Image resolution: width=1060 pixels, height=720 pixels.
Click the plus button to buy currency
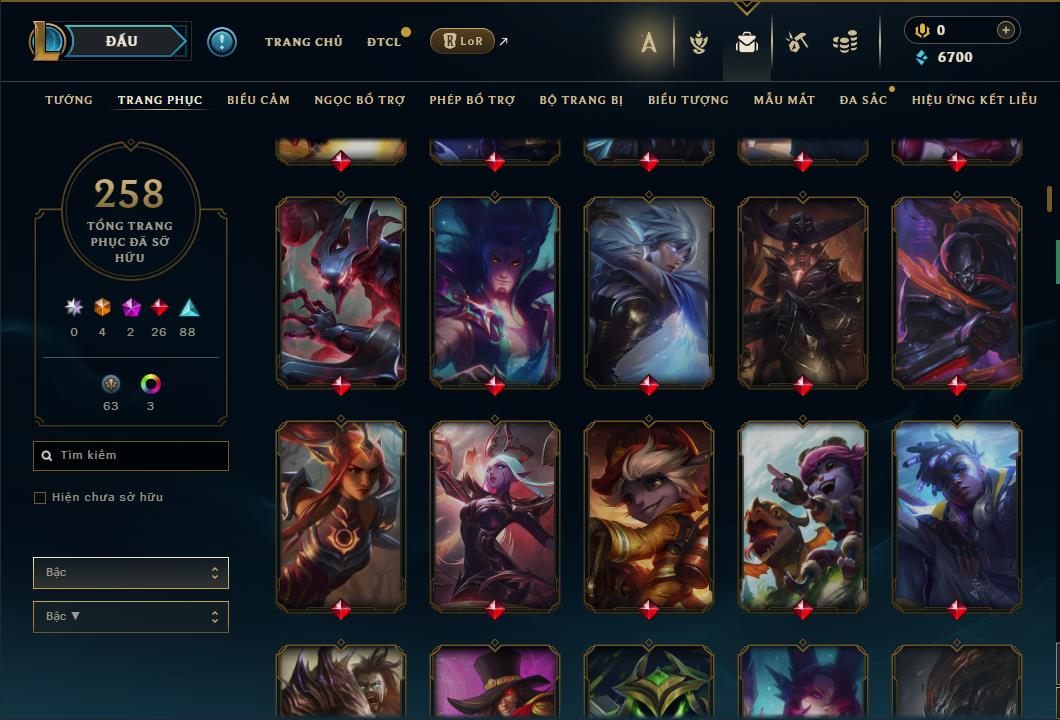(x=1005, y=30)
